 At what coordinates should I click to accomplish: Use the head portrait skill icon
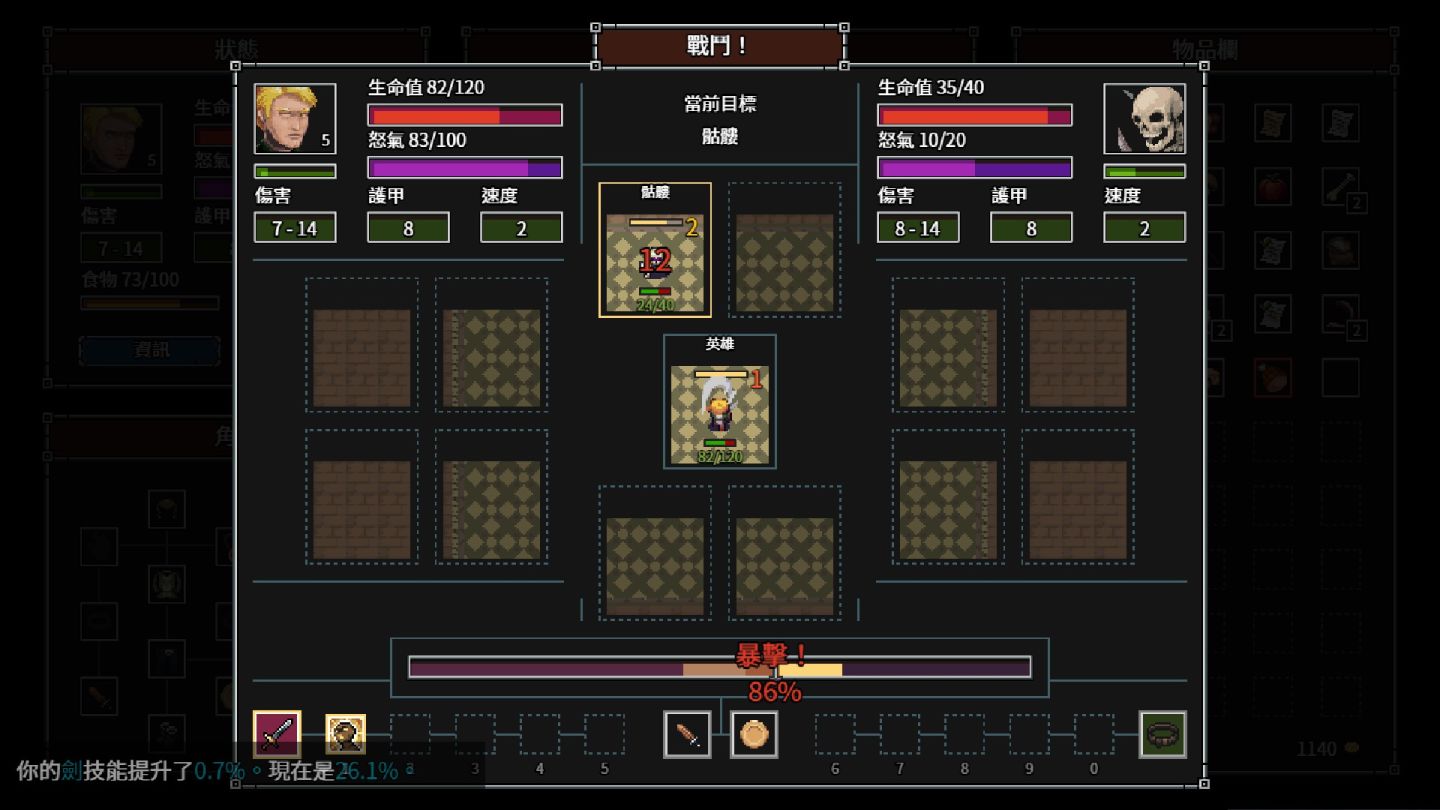346,734
